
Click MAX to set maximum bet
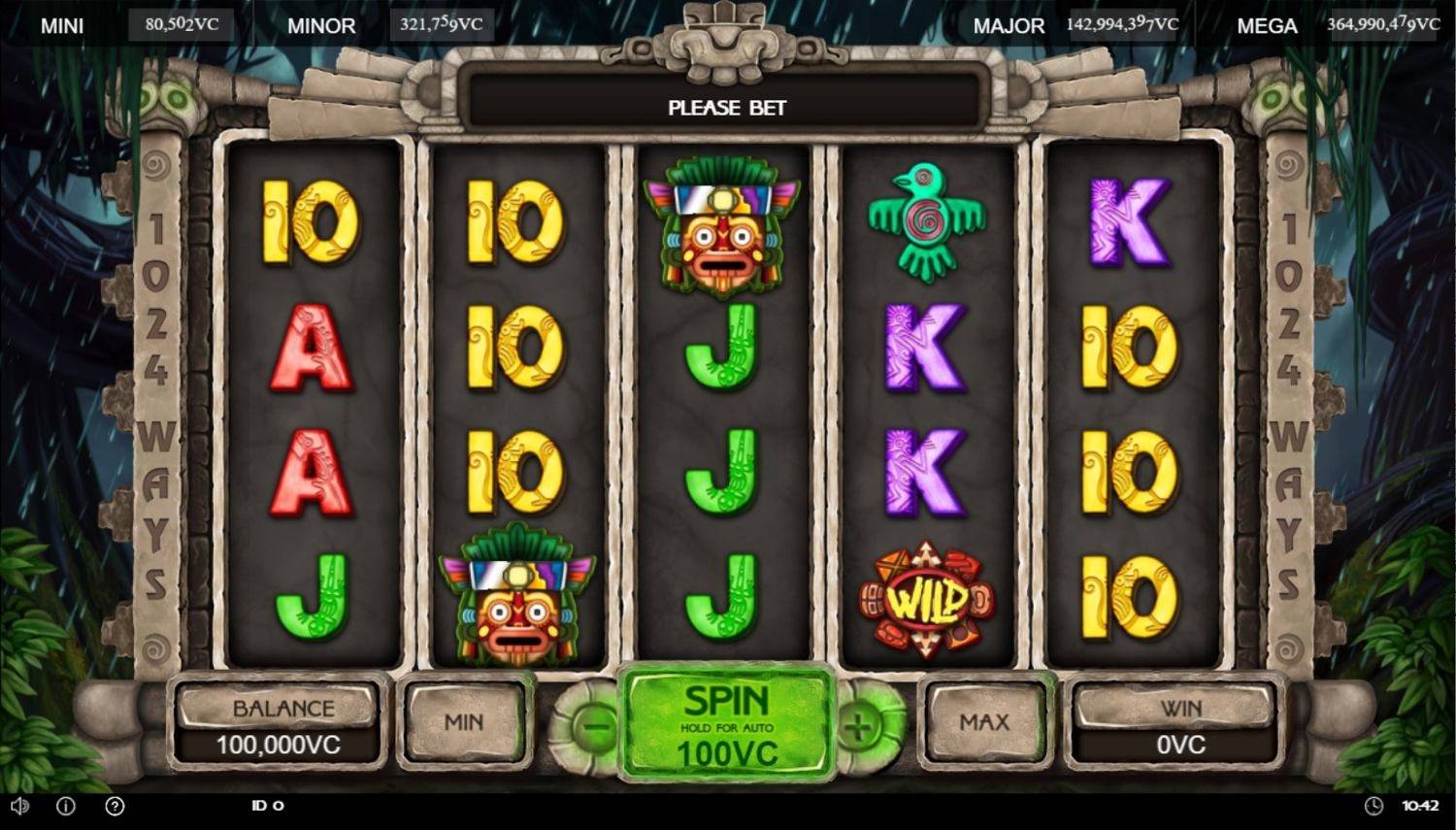point(983,722)
